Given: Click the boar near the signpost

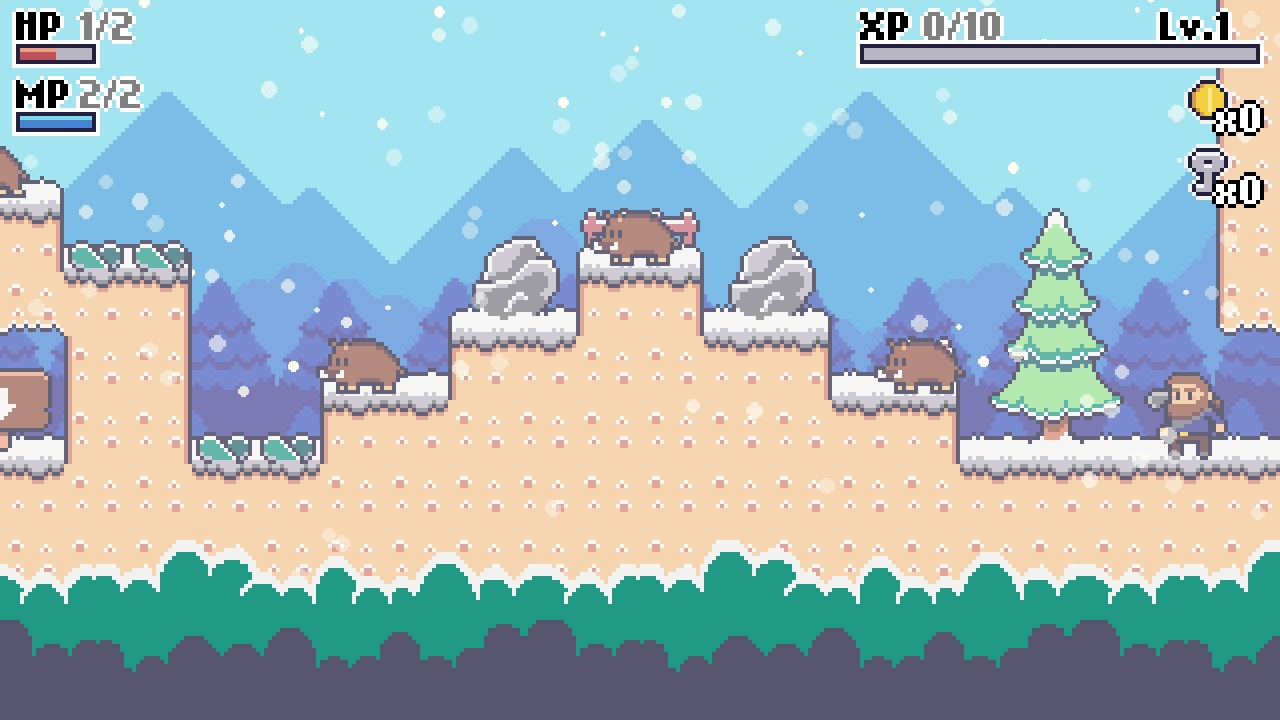Looking at the screenshot, I should click(x=360, y=365).
